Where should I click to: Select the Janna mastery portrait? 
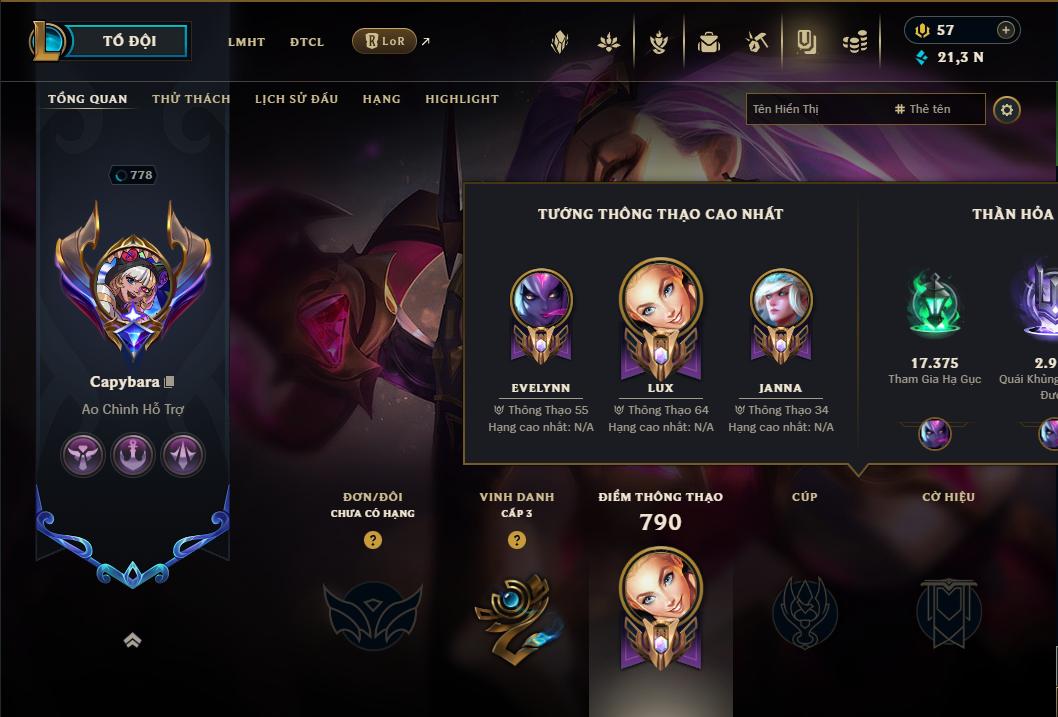pos(780,302)
